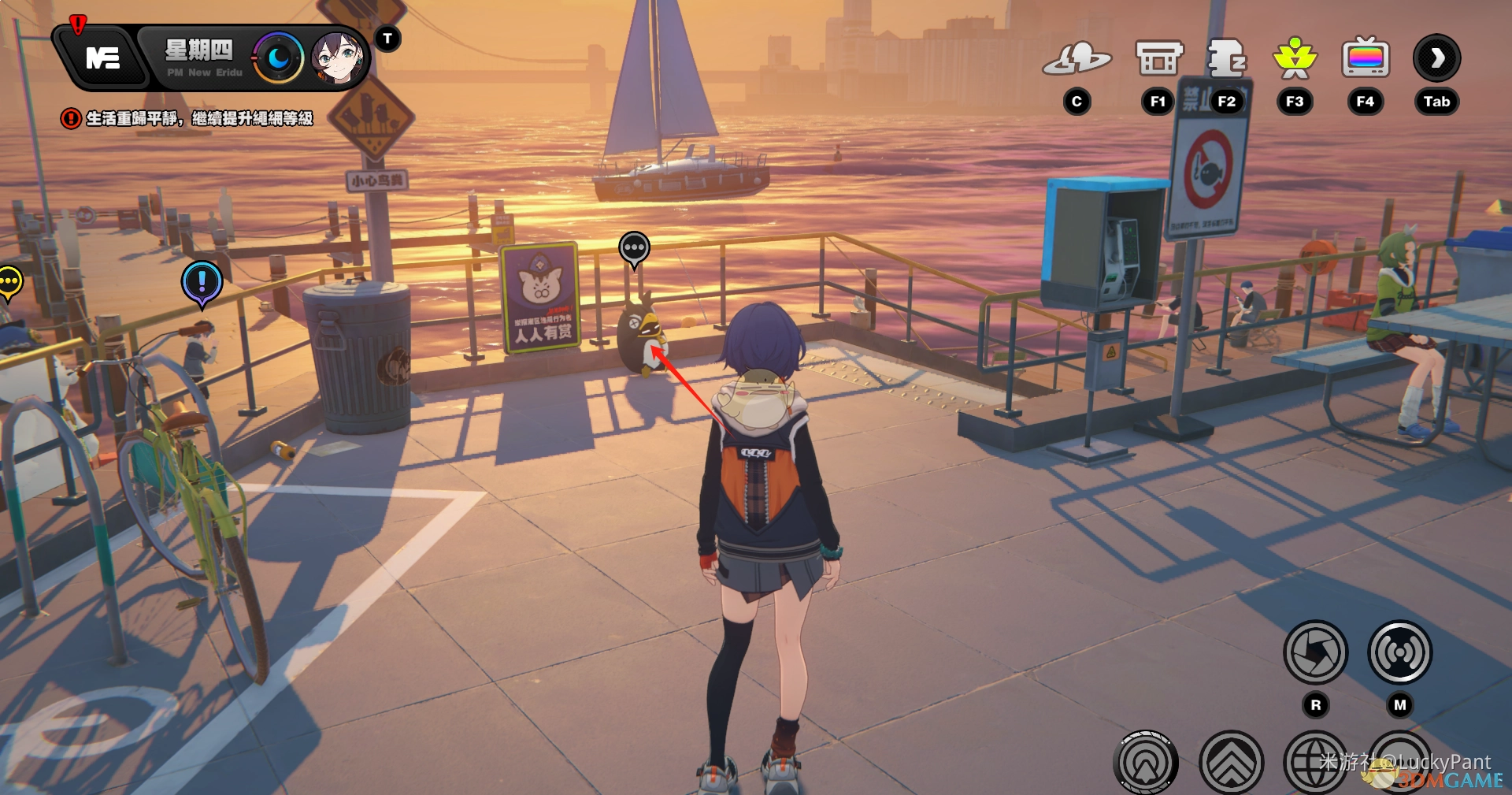Image resolution: width=1512 pixels, height=795 pixels.
Task: Open the tracked quest objective text
Action: point(198,118)
